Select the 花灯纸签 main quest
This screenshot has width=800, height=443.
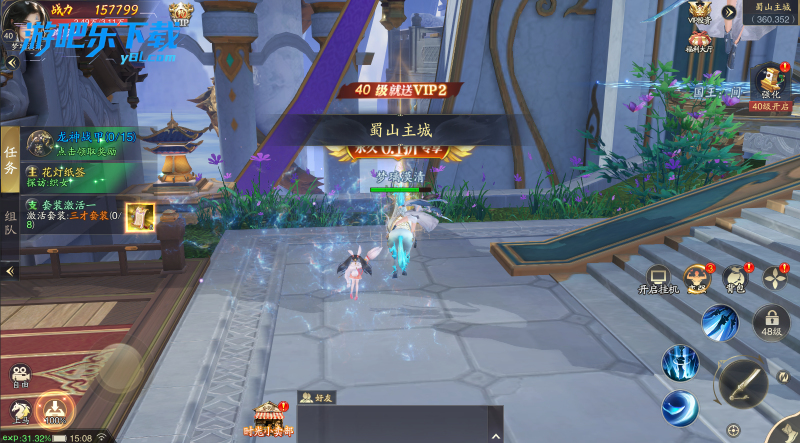click(75, 177)
